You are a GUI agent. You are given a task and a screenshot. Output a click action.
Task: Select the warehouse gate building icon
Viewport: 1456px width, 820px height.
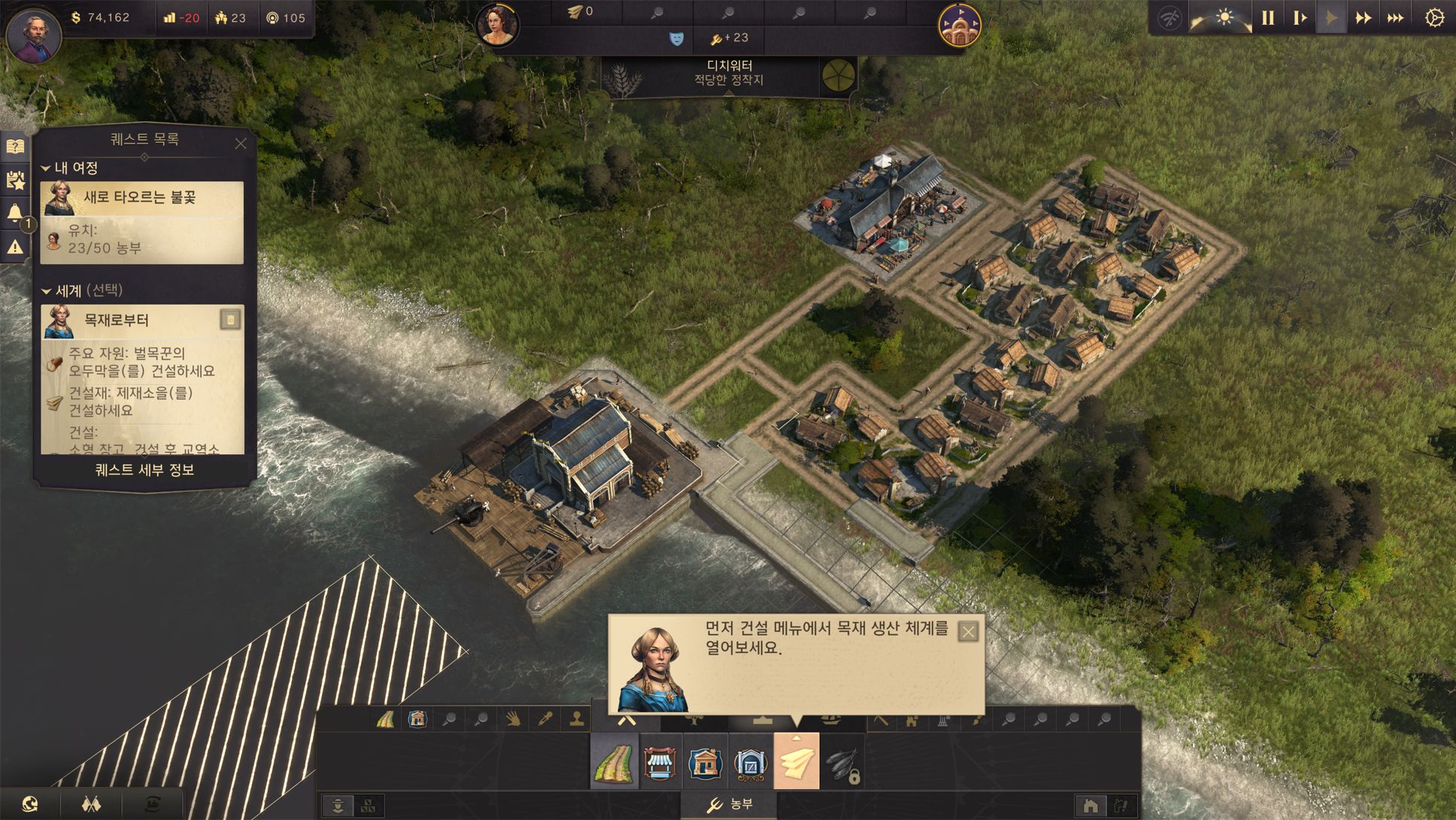click(750, 763)
